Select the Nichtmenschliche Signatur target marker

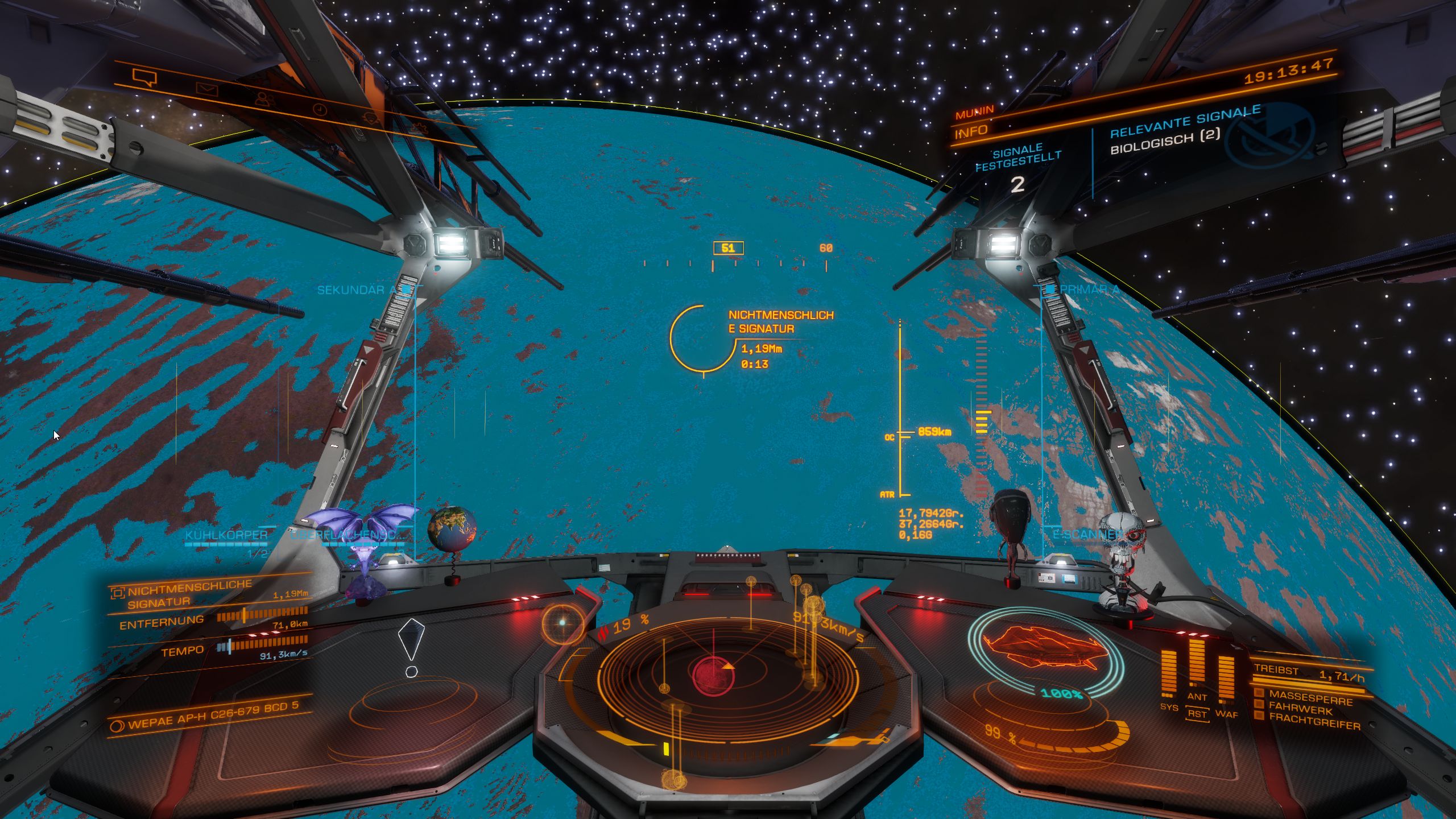pyautogui.click(x=703, y=340)
